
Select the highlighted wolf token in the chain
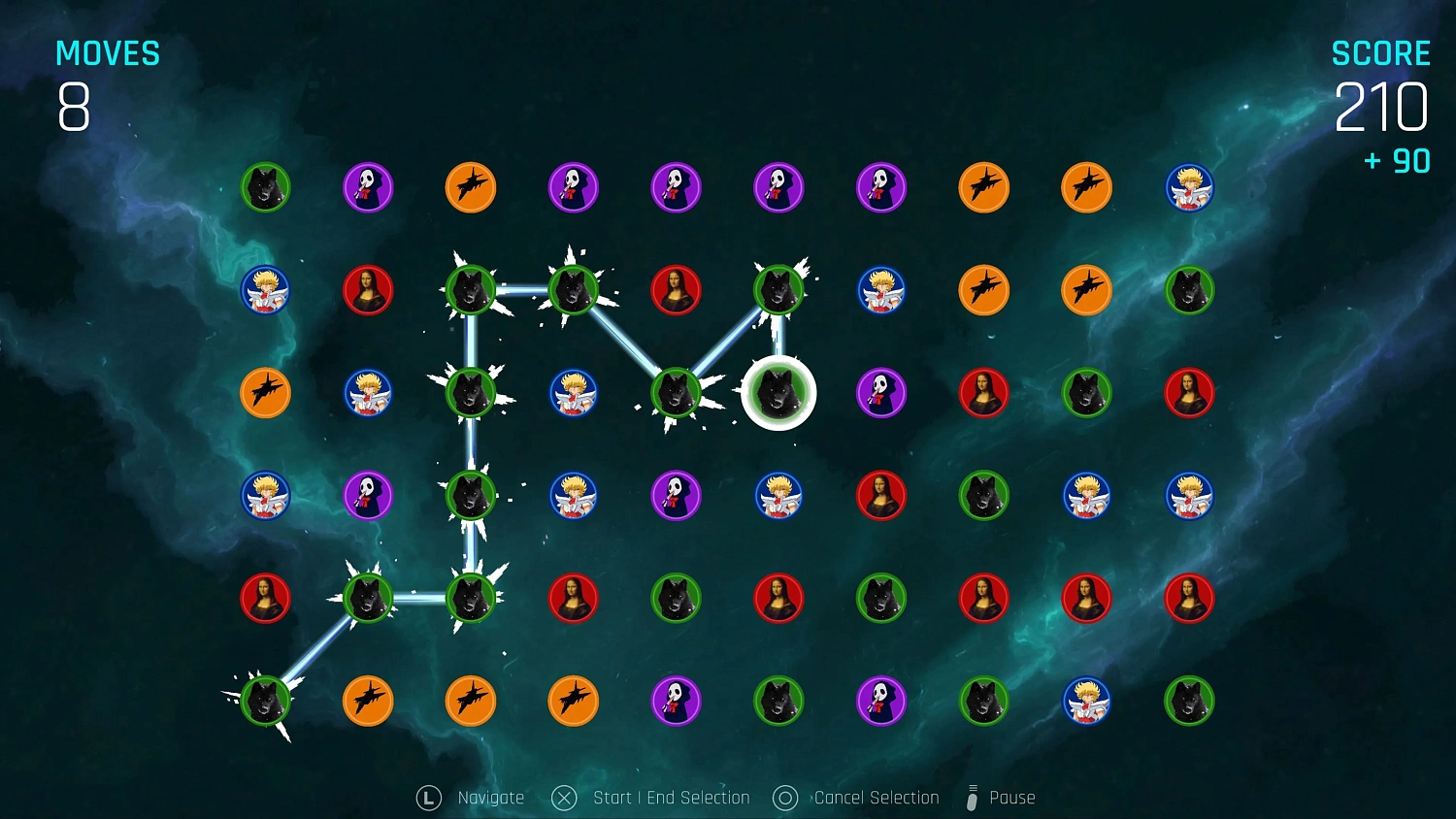click(x=778, y=391)
